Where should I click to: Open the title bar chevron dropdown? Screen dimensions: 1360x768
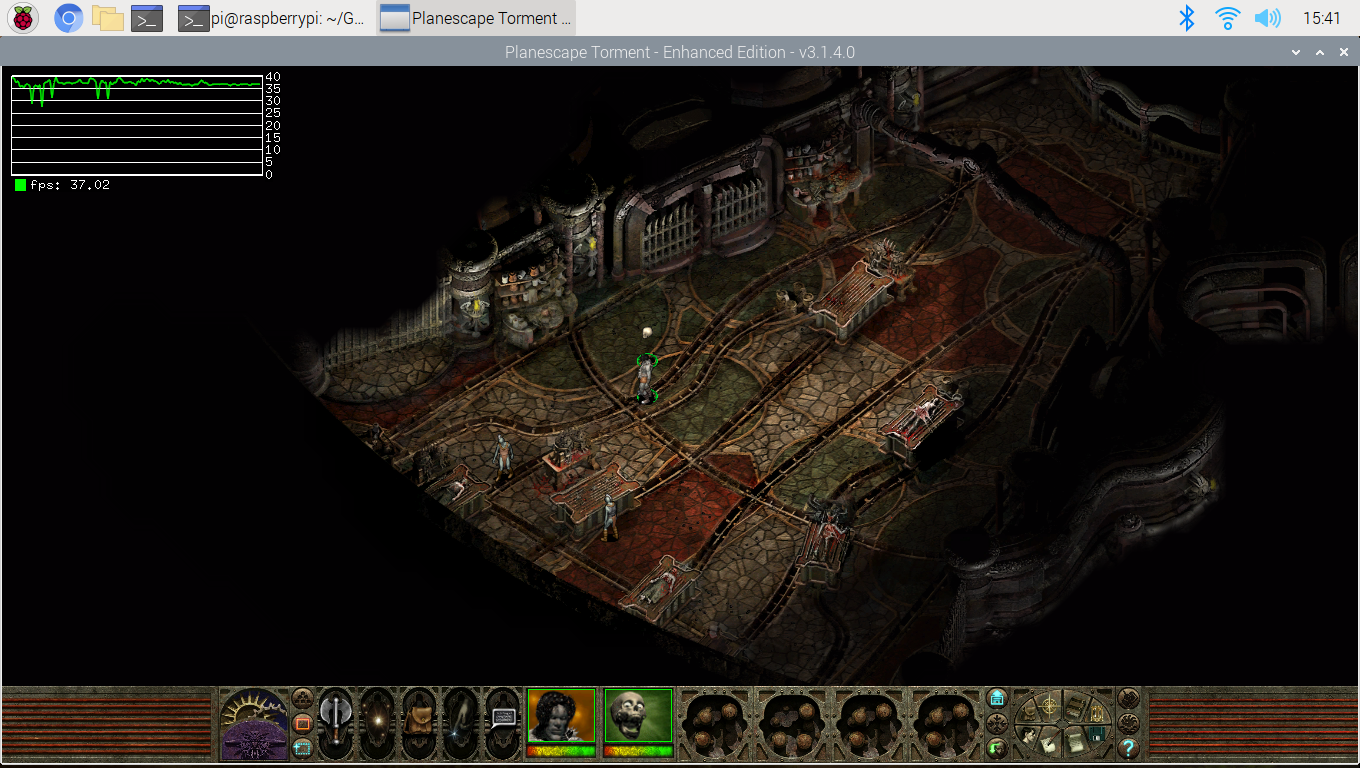pyautogui.click(x=1296, y=51)
